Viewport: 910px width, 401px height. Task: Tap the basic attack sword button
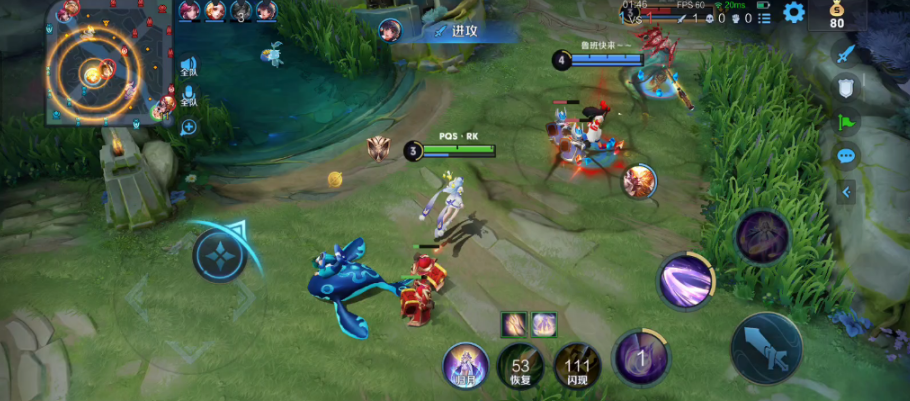[x=766, y=347]
